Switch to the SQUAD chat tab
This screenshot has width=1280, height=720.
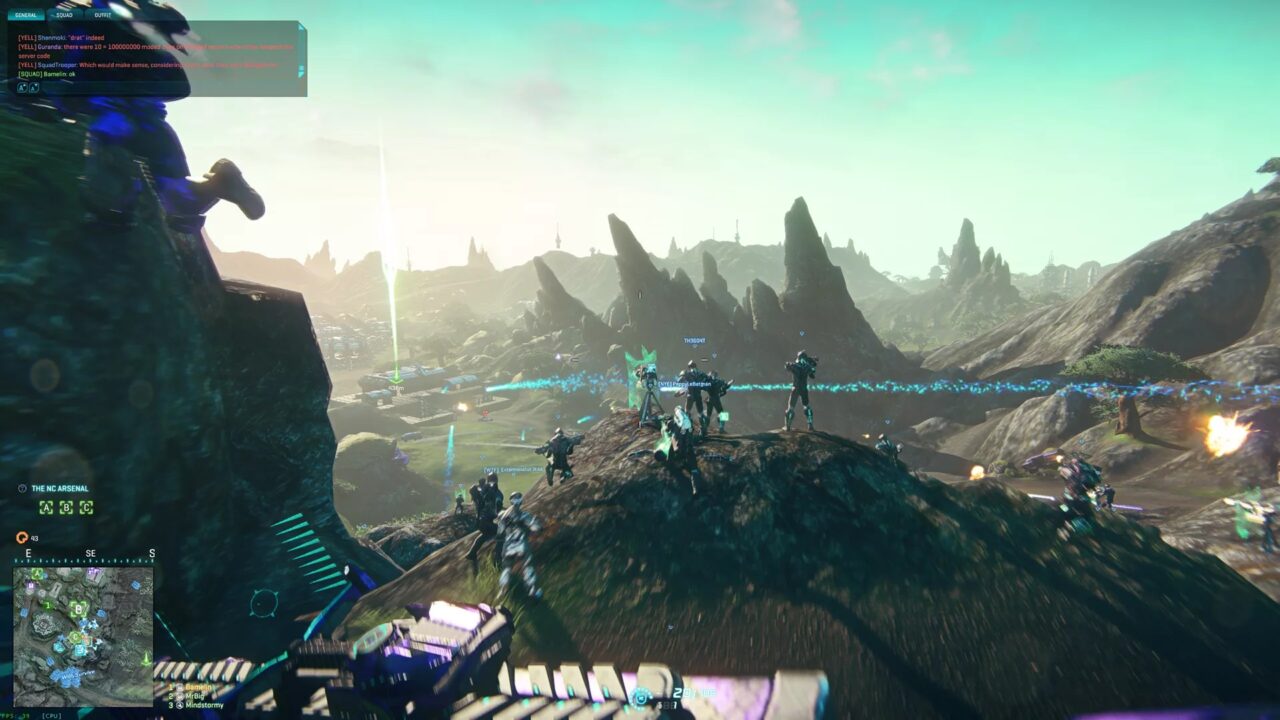click(62, 15)
